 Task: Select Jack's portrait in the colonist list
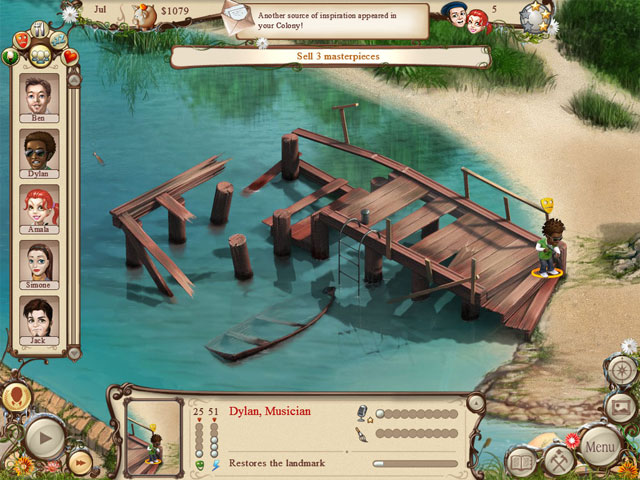[x=41, y=319]
